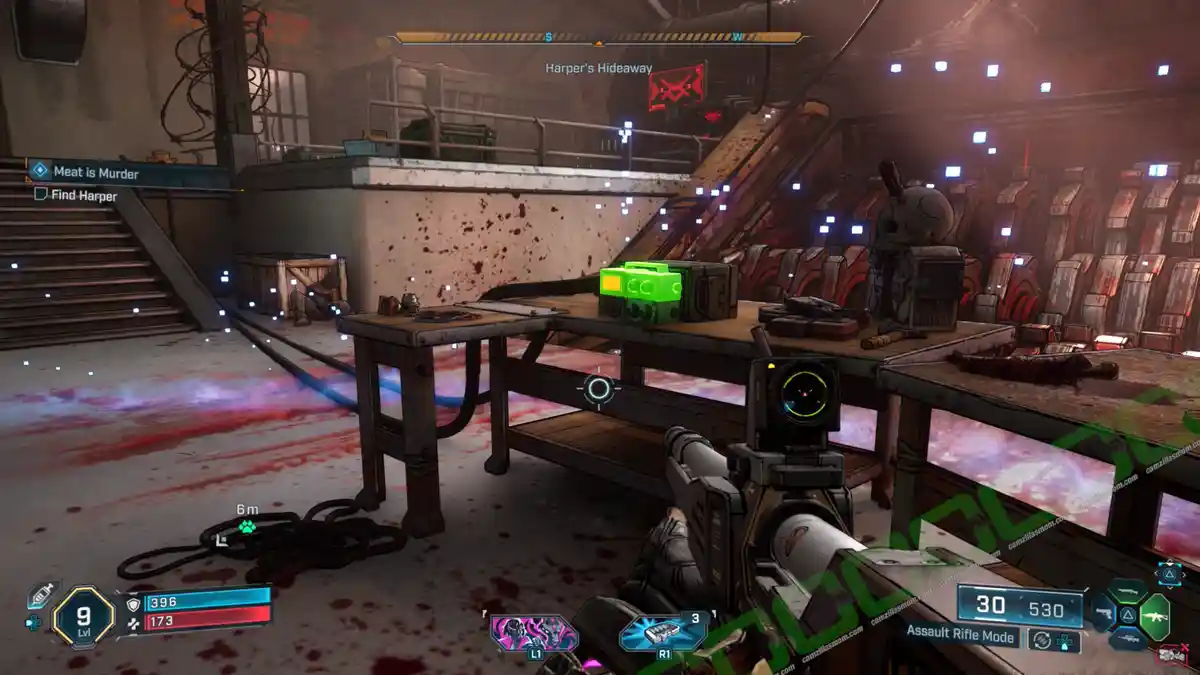Click the compass bar at the top
Viewport: 1200px width, 675px height.
click(598, 38)
